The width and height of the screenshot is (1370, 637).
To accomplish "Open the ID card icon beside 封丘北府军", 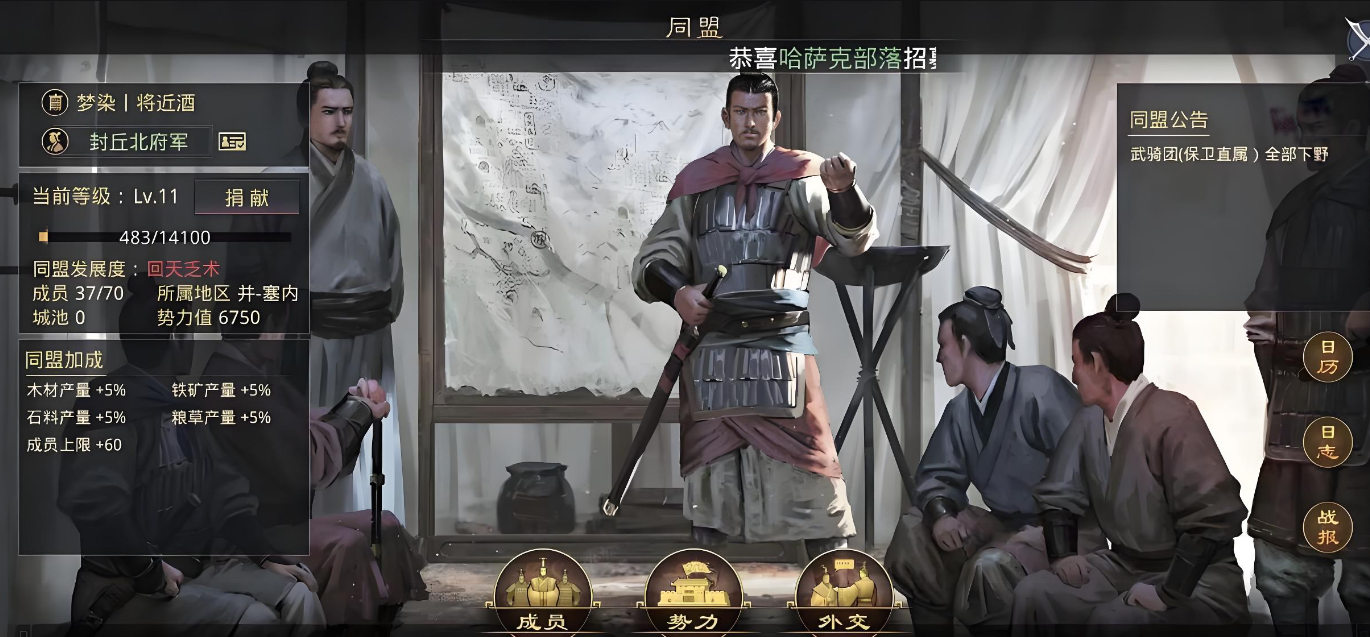I will coord(232,142).
